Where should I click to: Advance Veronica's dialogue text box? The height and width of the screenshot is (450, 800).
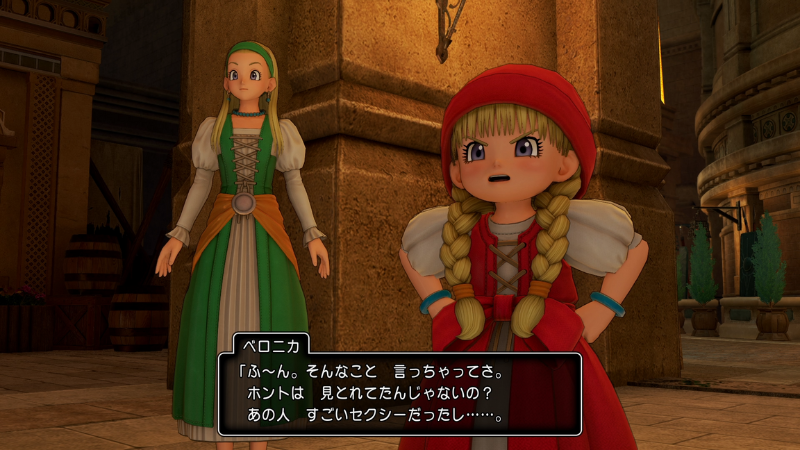(x=399, y=393)
